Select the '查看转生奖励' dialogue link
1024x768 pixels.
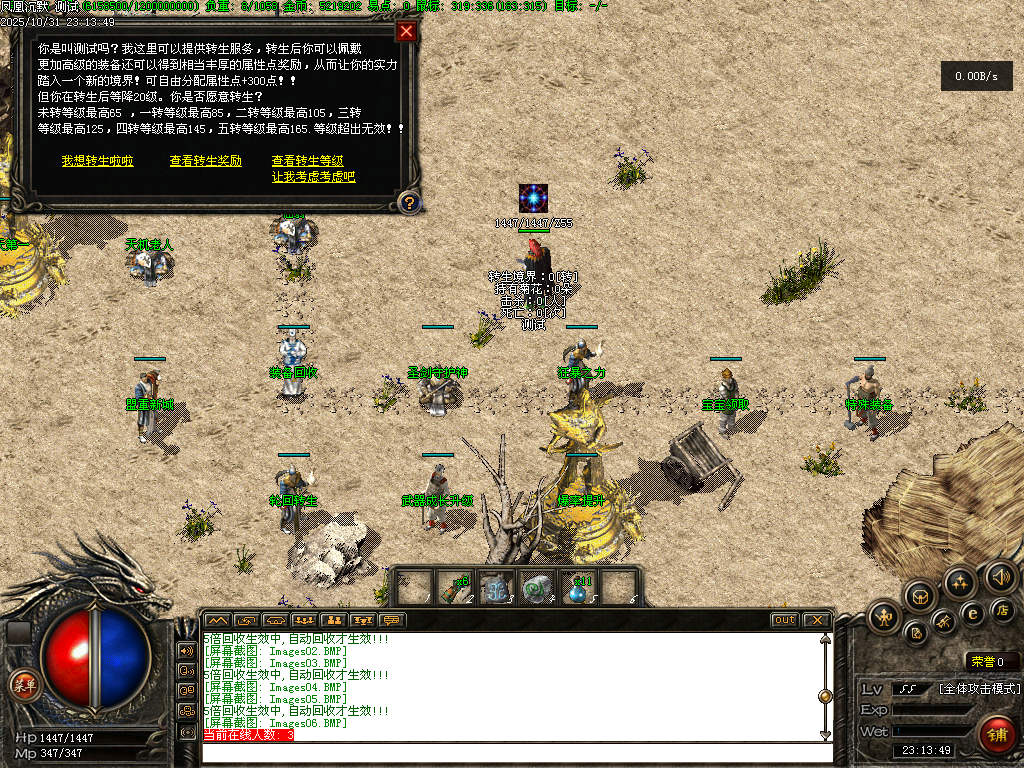coord(206,161)
